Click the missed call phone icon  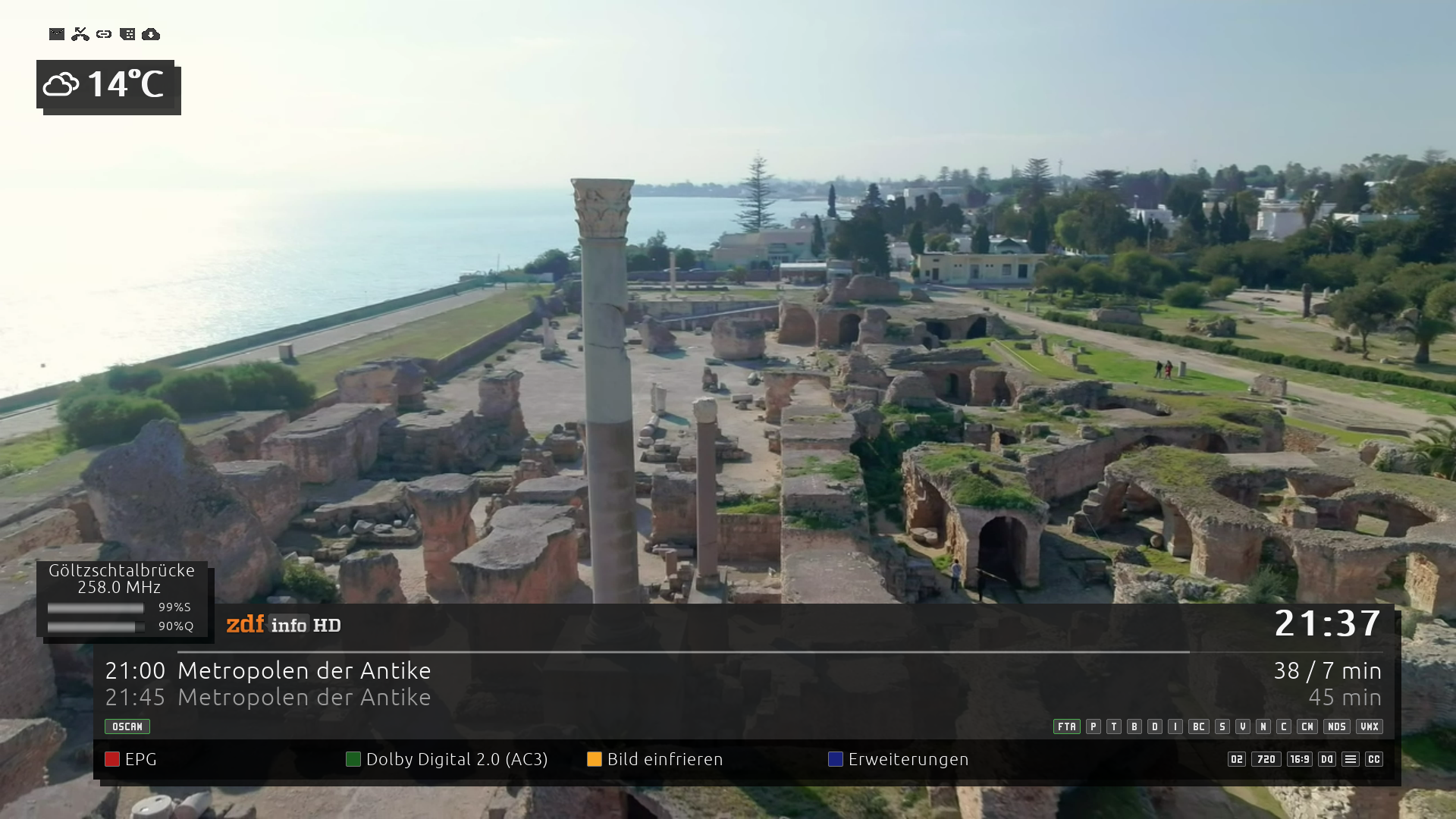pos(80,34)
